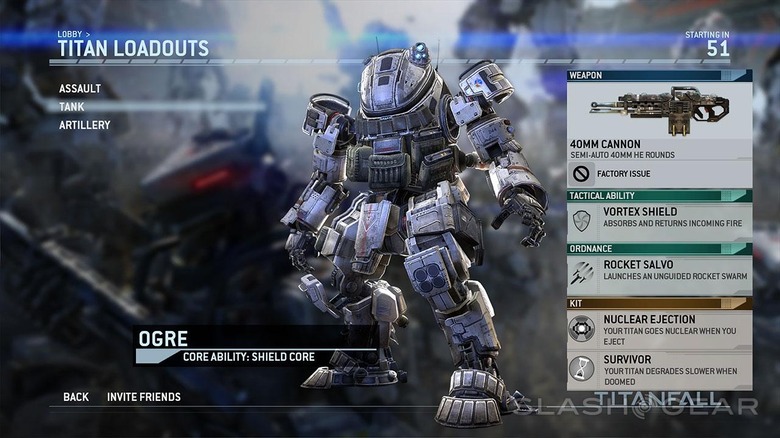Change the Vortex Shield tactical ability

click(x=659, y=219)
